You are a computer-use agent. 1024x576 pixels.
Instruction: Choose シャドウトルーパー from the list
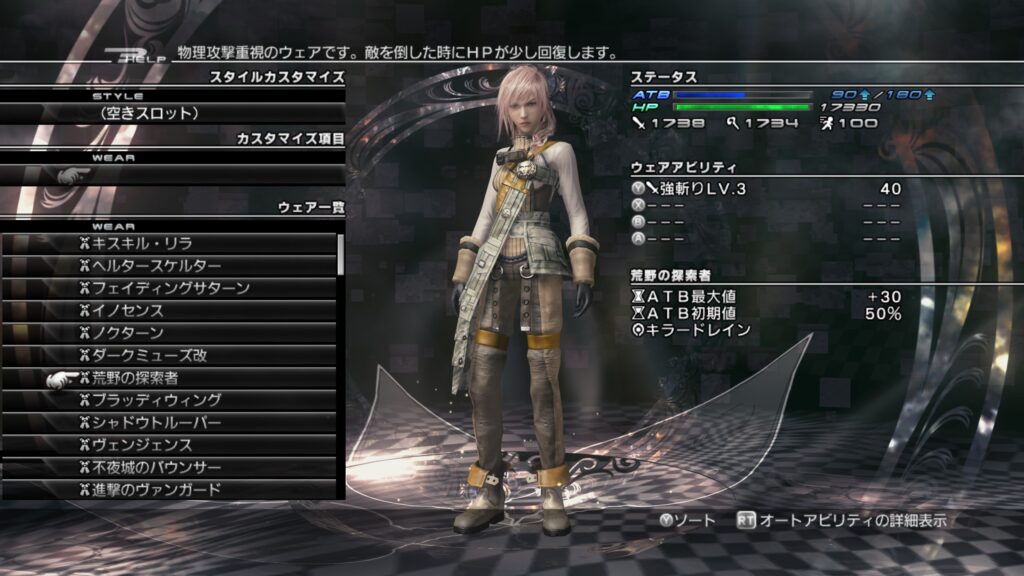point(170,422)
